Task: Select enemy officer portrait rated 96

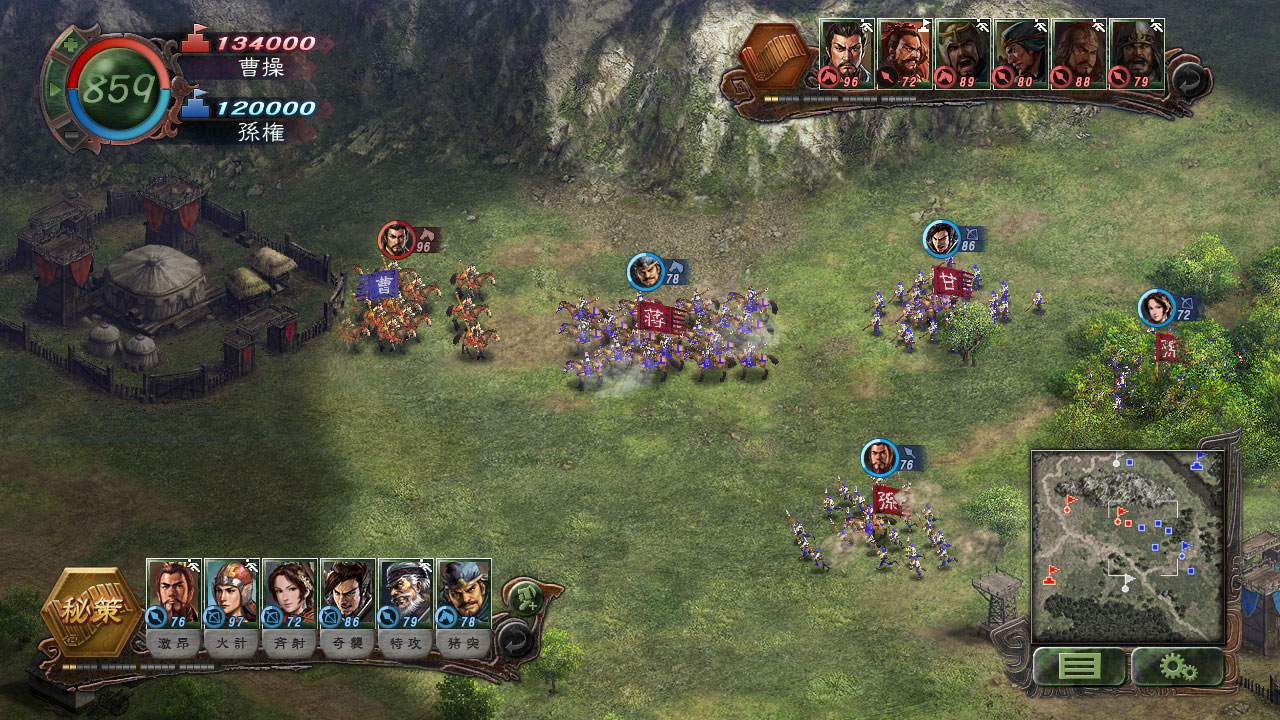Action: point(847,52)
